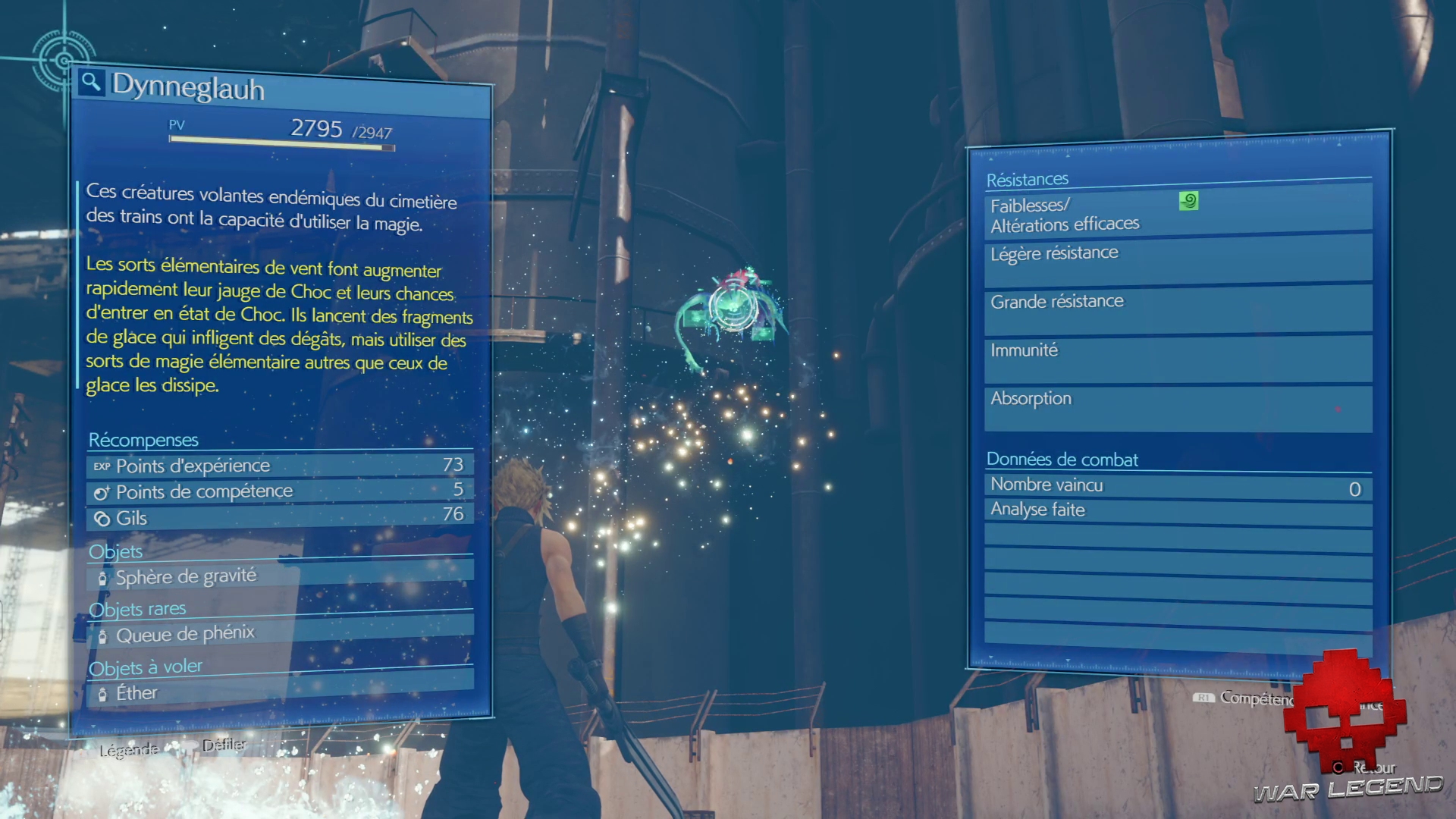Click the magnifying glass analysis icon
The height and width of the screenshot is (819, 1456).
point(92,82)
